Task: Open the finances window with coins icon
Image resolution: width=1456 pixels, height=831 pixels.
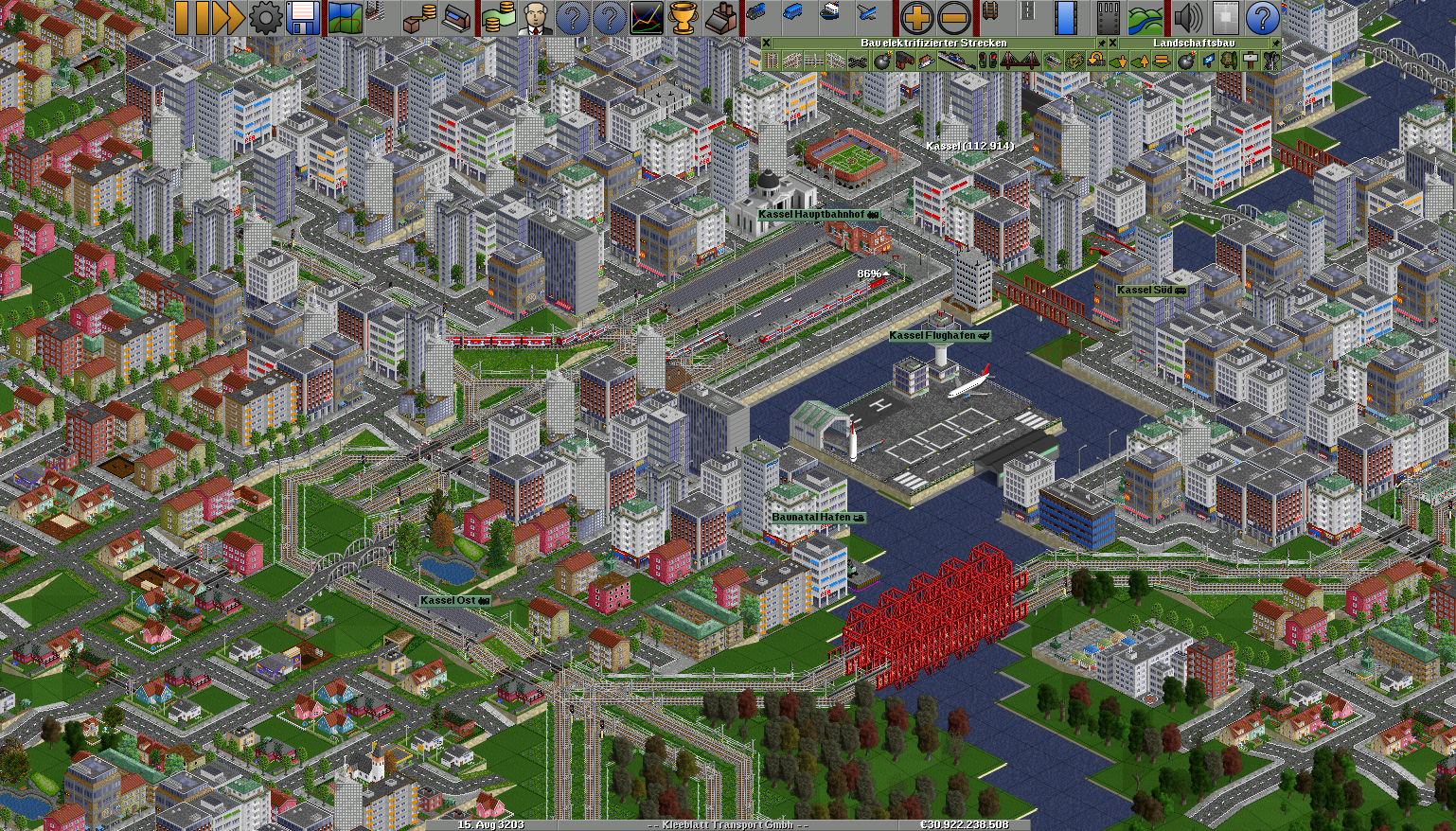Action: [x=497, y=18]
